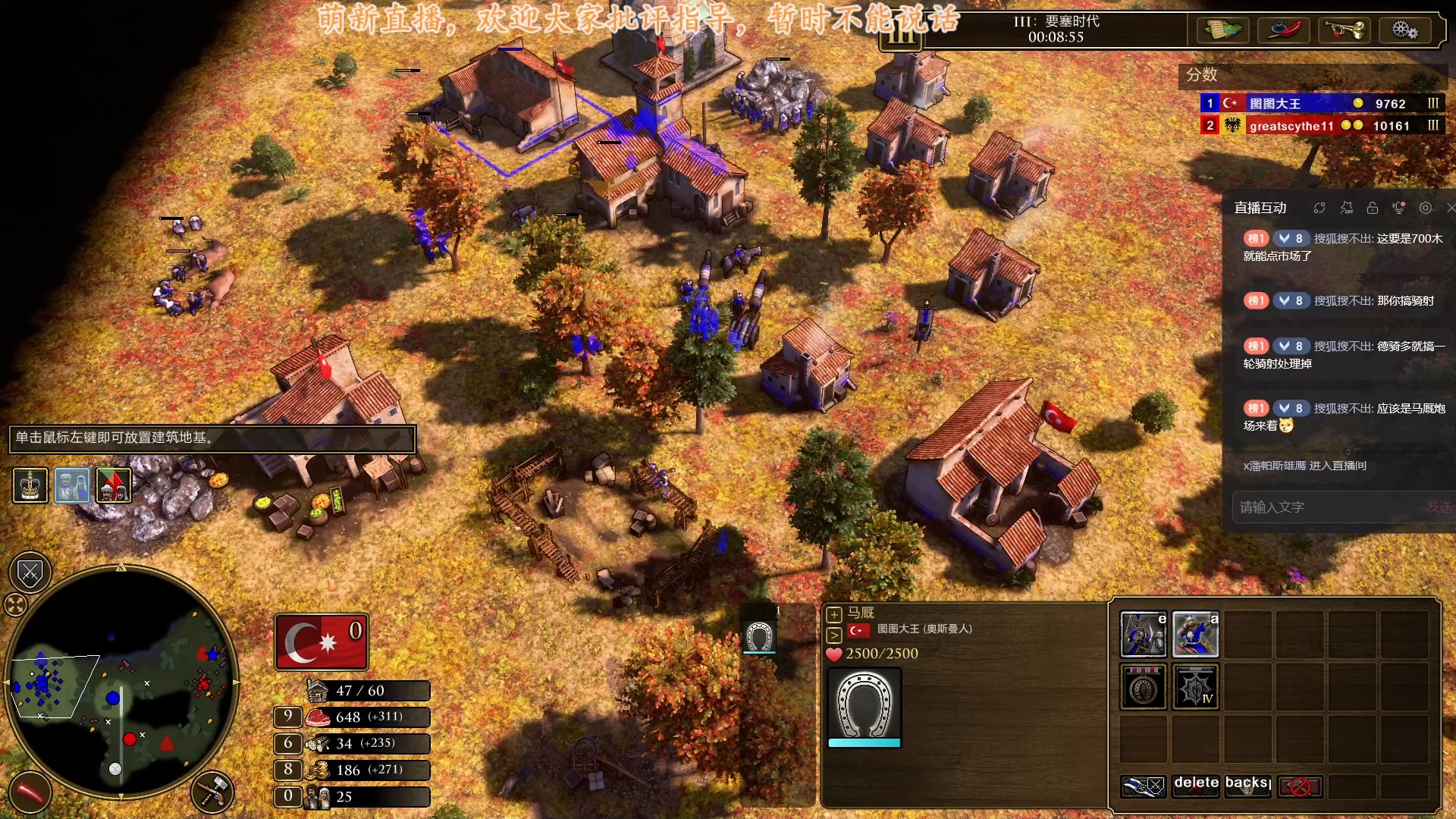
Task: Toggle the microphone icon in the chat panel
Action: point(1399,208)
